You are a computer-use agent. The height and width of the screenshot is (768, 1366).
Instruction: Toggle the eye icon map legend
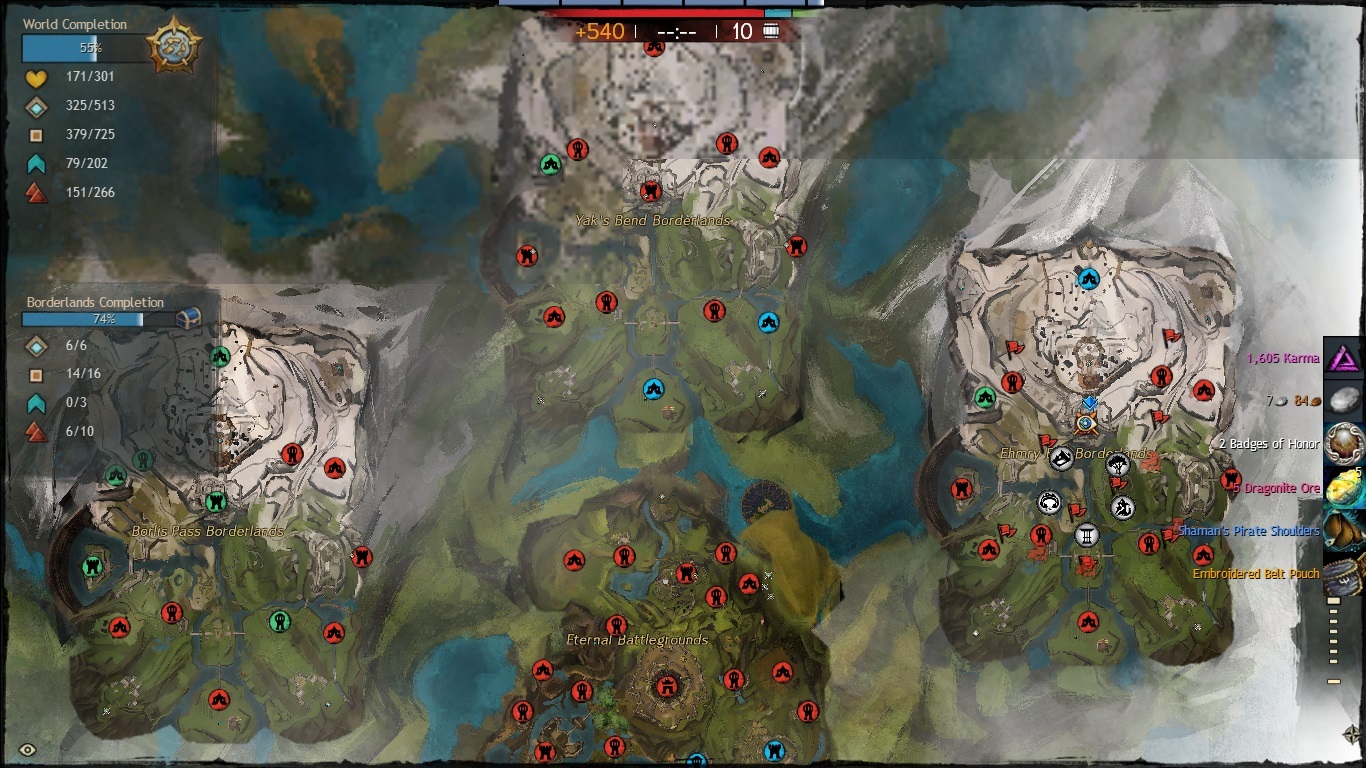[x=27, y=749]
